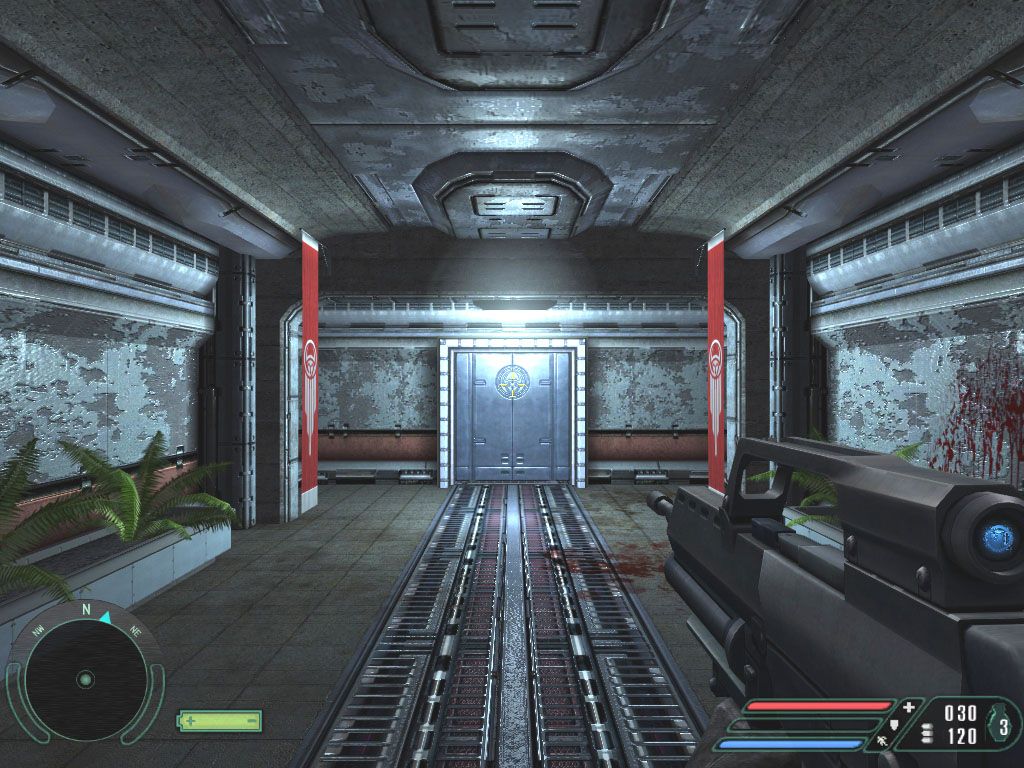Click the running man stamina icon

point(883,742)
